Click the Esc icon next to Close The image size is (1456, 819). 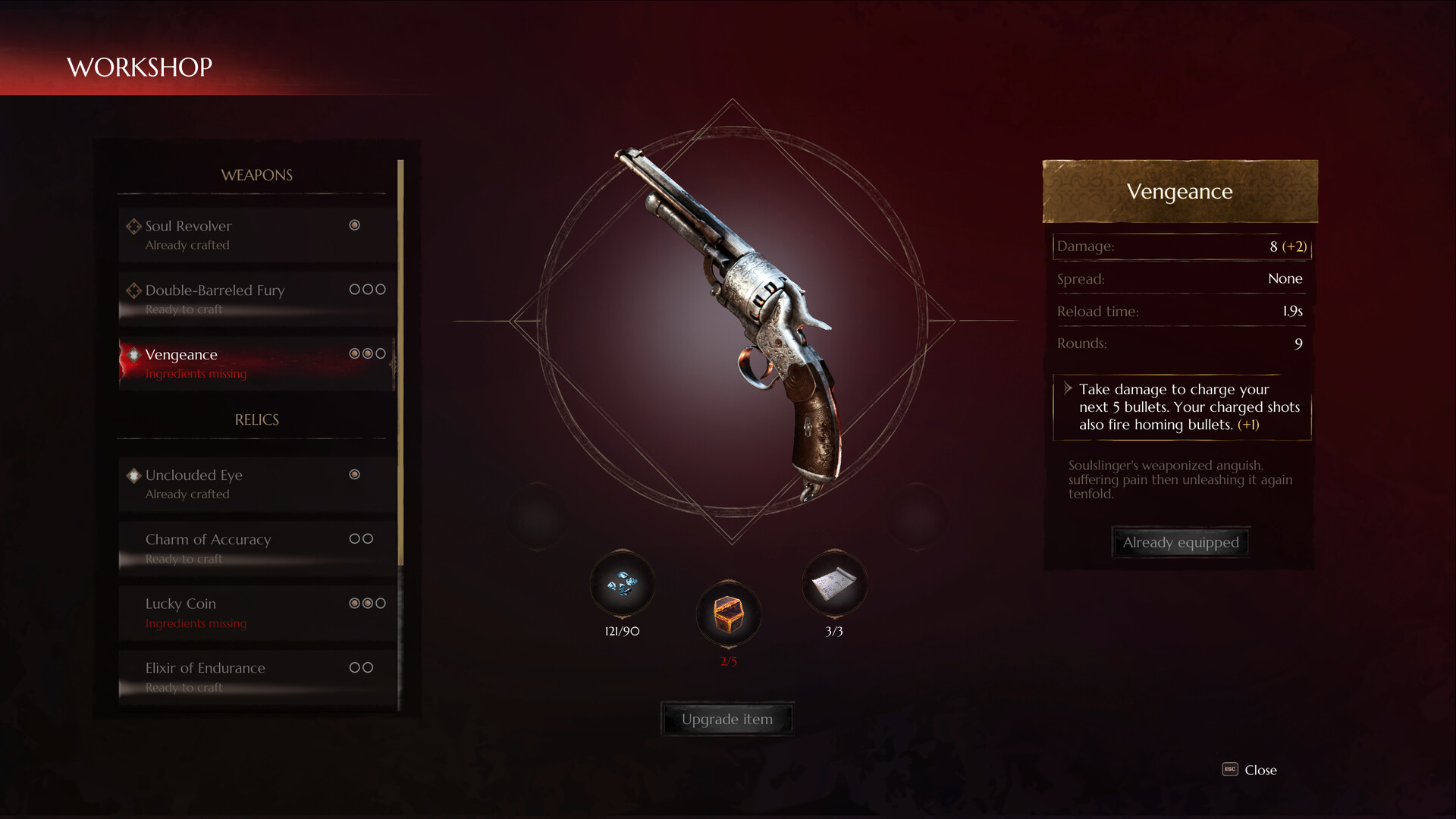click(x=1232, y=770)
